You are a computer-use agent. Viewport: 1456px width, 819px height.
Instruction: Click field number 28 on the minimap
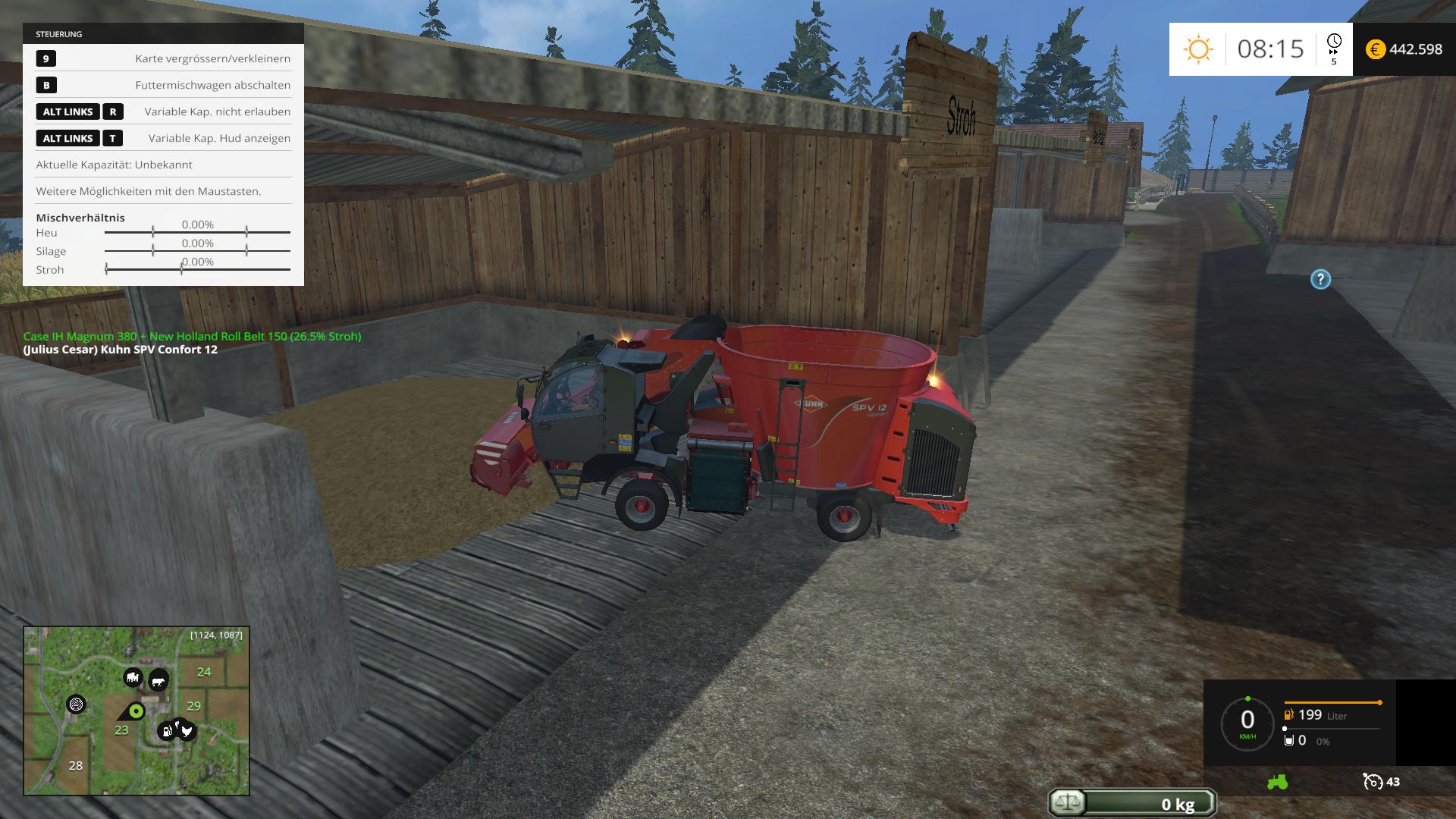pos(76,766)
